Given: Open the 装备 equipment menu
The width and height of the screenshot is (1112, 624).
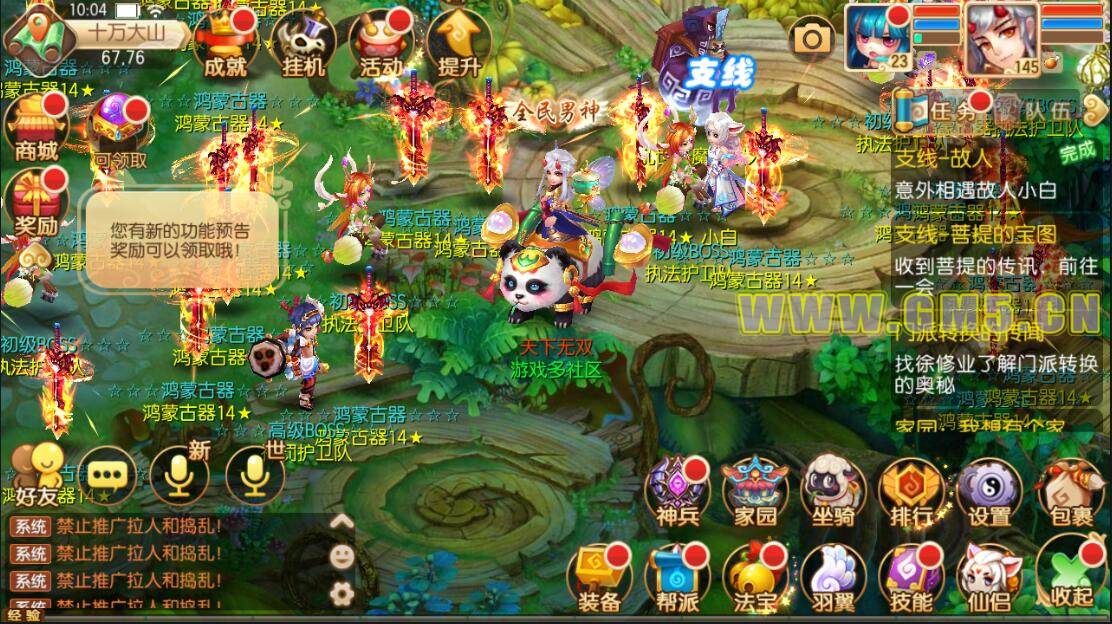Looking at the screenshot, I should click(600, 577).
